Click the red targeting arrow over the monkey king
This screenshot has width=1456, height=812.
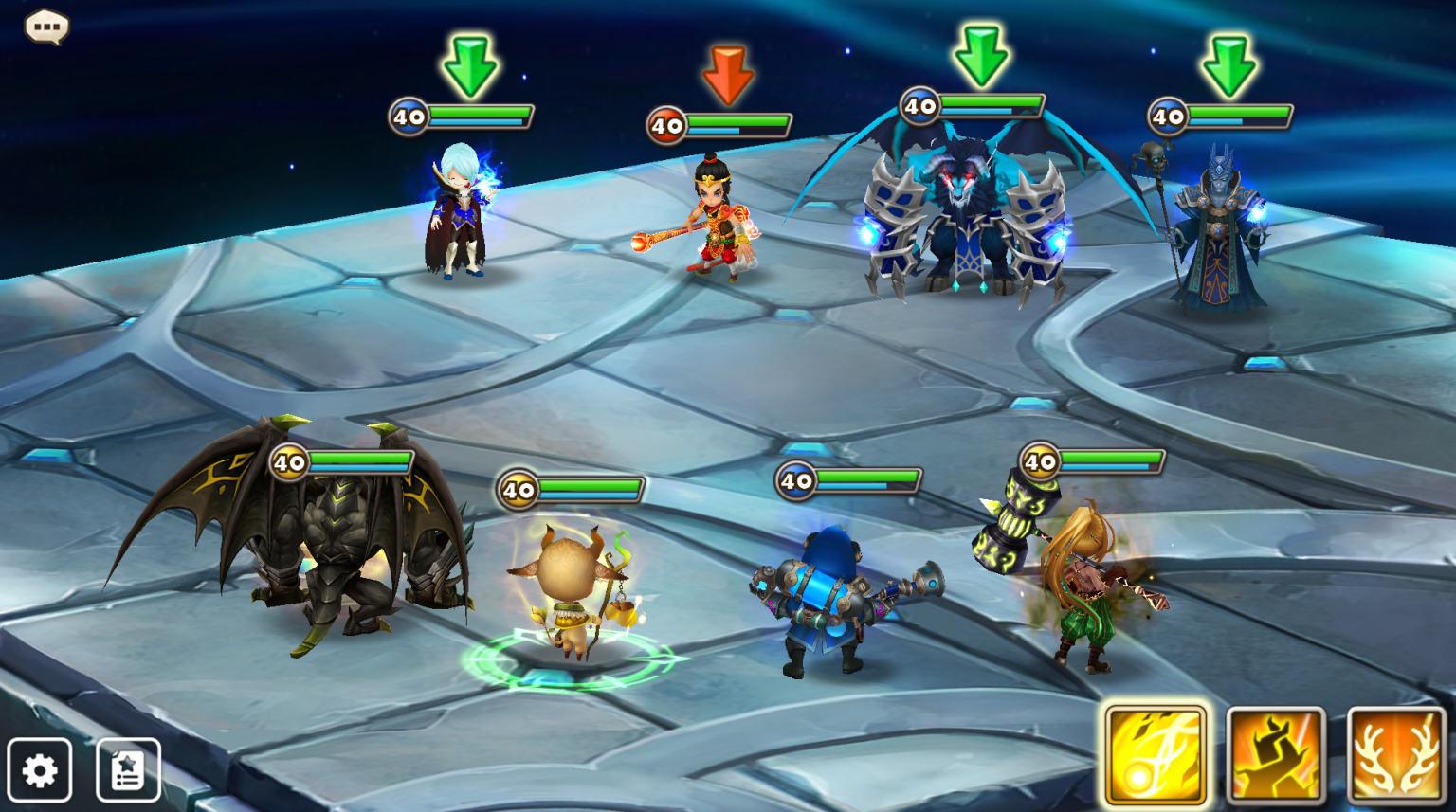(728, 66)
